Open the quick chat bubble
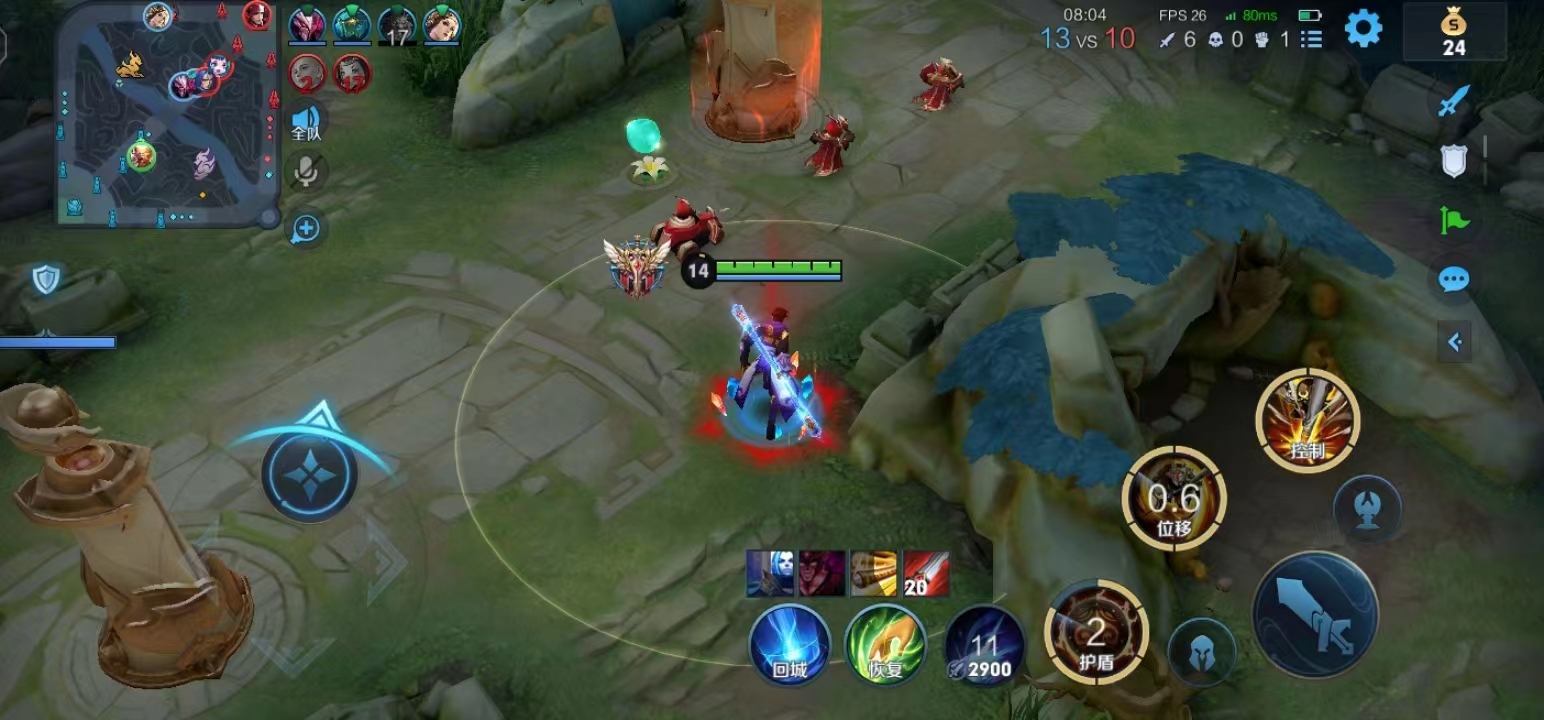The height and width of the screenshot is (720, 1544). pyautogui.click(x=1454, y=279)
